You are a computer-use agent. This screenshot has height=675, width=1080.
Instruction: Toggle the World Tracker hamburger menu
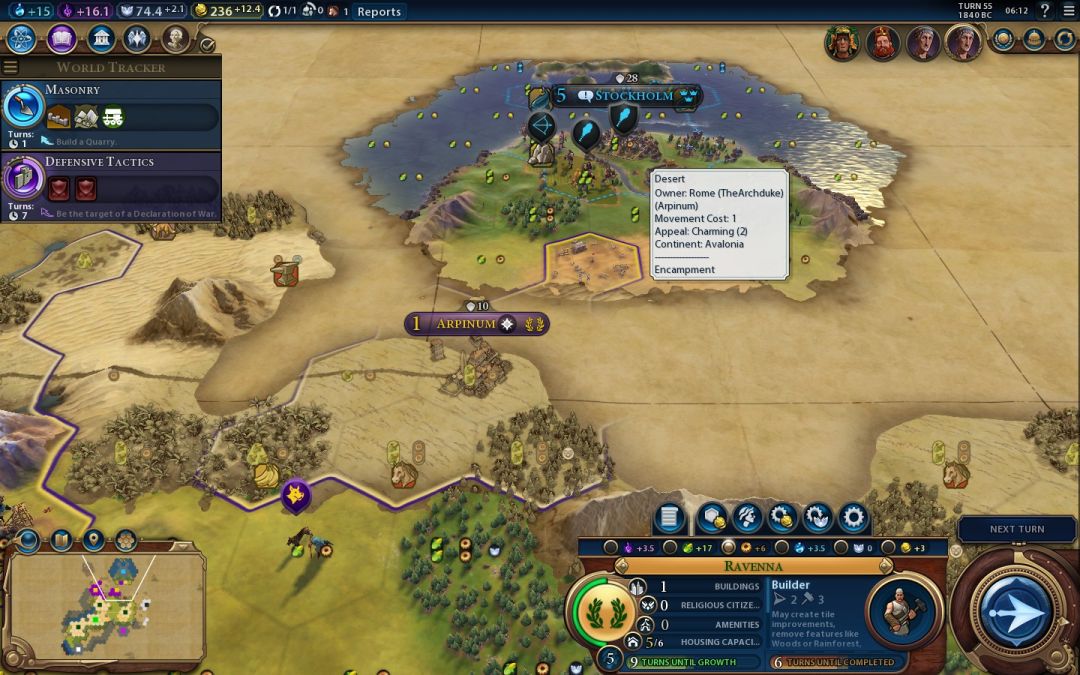10,67
